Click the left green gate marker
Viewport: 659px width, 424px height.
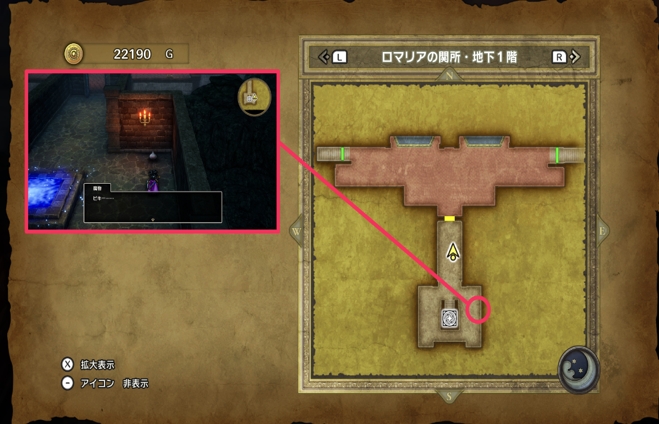coord(344,154)
